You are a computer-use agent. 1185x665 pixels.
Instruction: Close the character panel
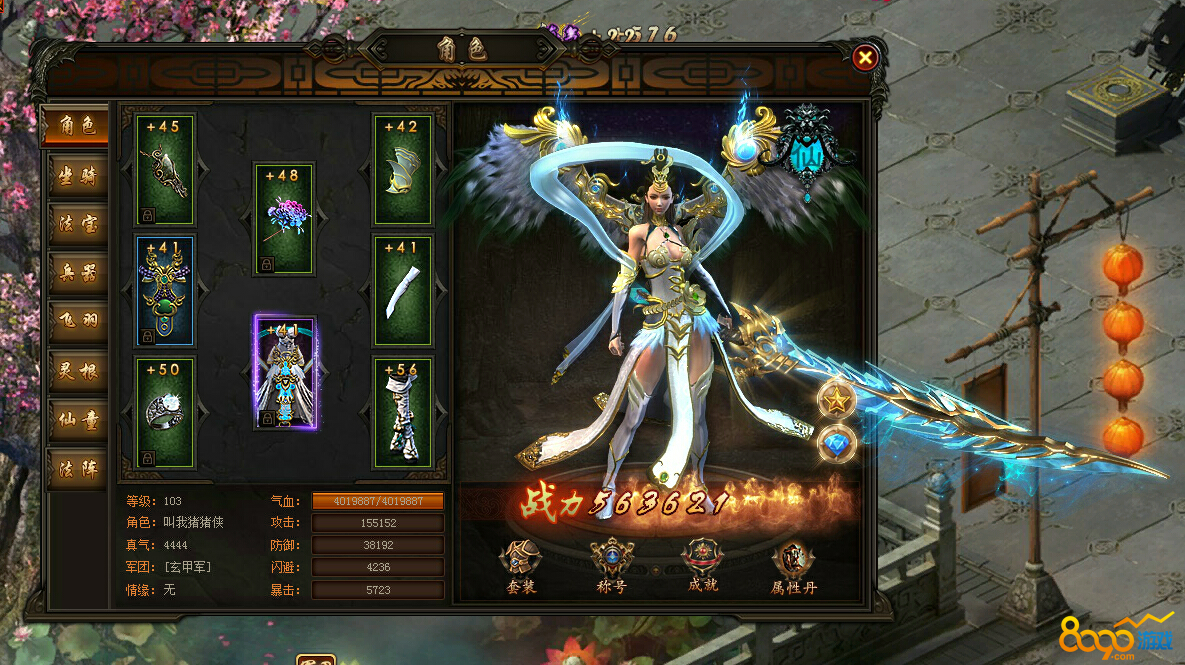coord(866,58)
